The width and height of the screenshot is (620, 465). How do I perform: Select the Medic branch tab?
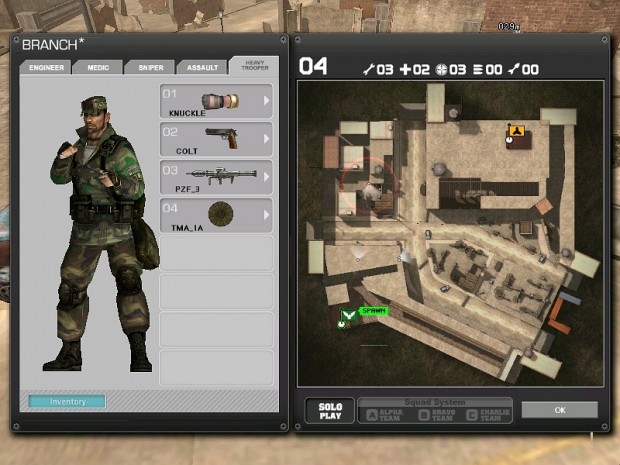[97, 68]
